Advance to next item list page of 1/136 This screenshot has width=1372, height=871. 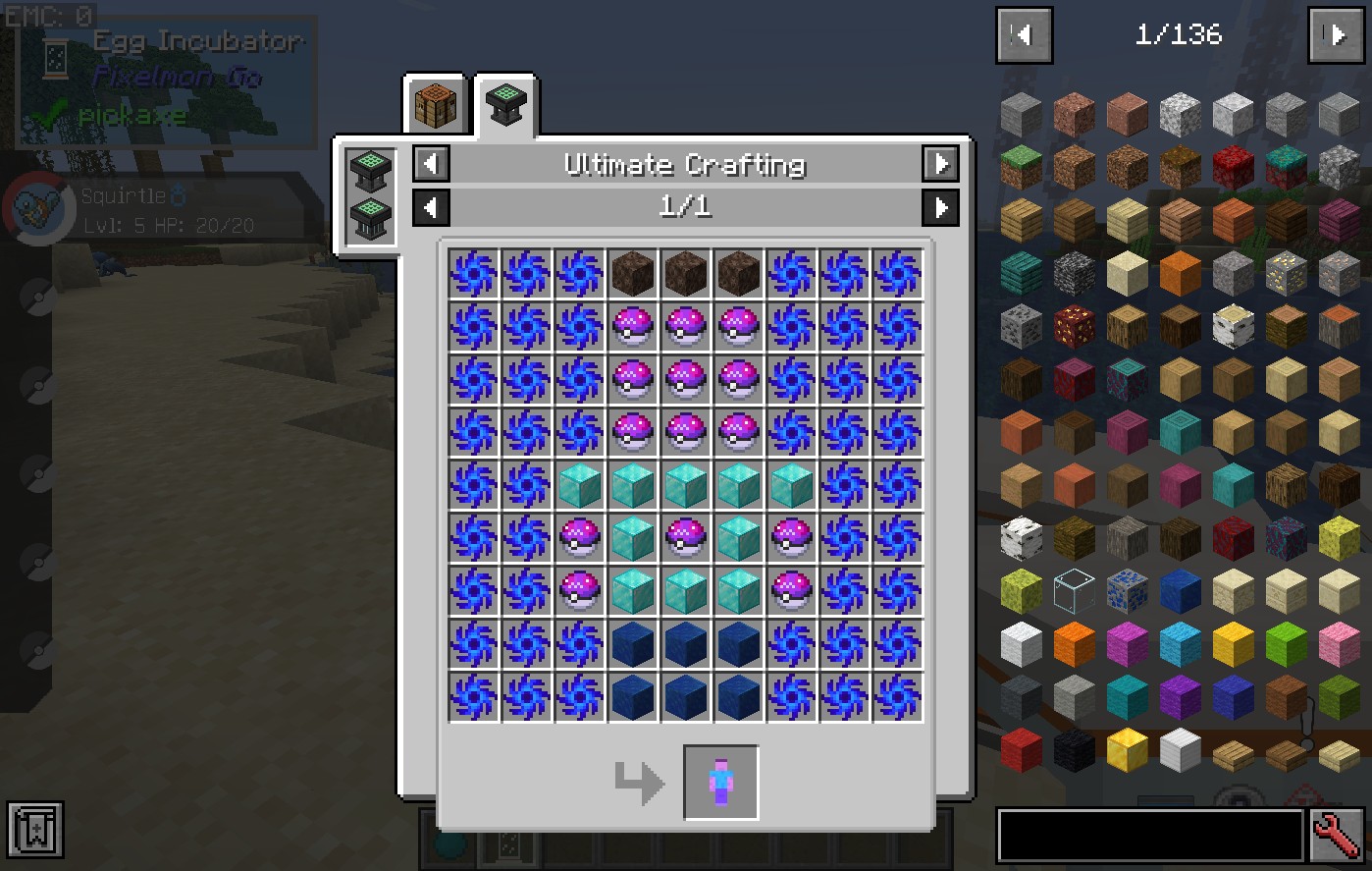(1336, 35)
